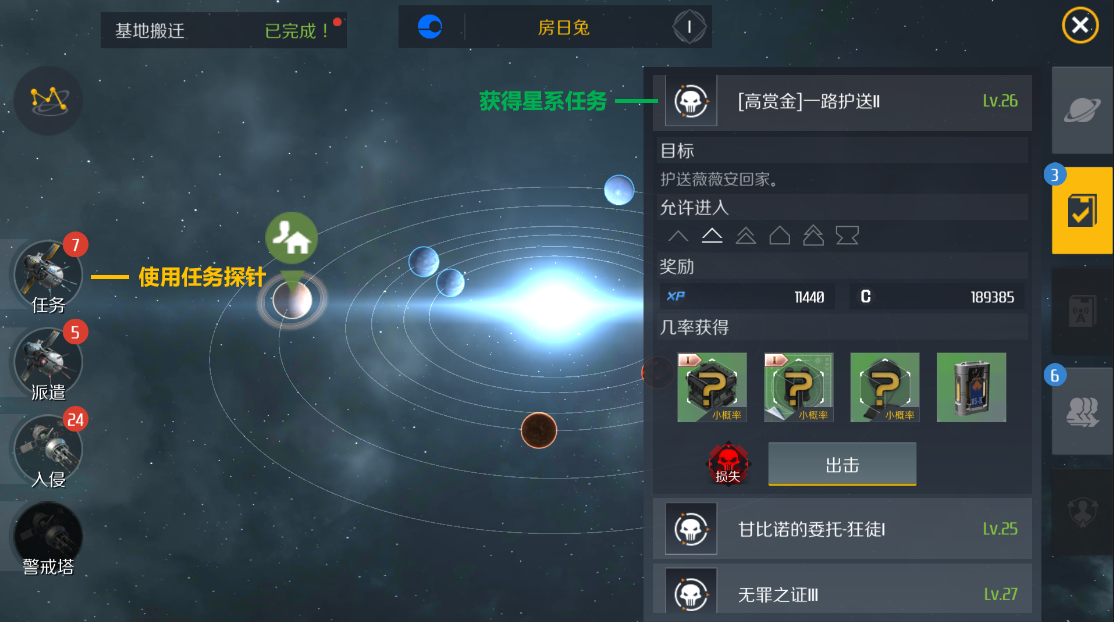Open the constellation star map button
Viewport: 1114px width, 622px height.
[48, 99]
